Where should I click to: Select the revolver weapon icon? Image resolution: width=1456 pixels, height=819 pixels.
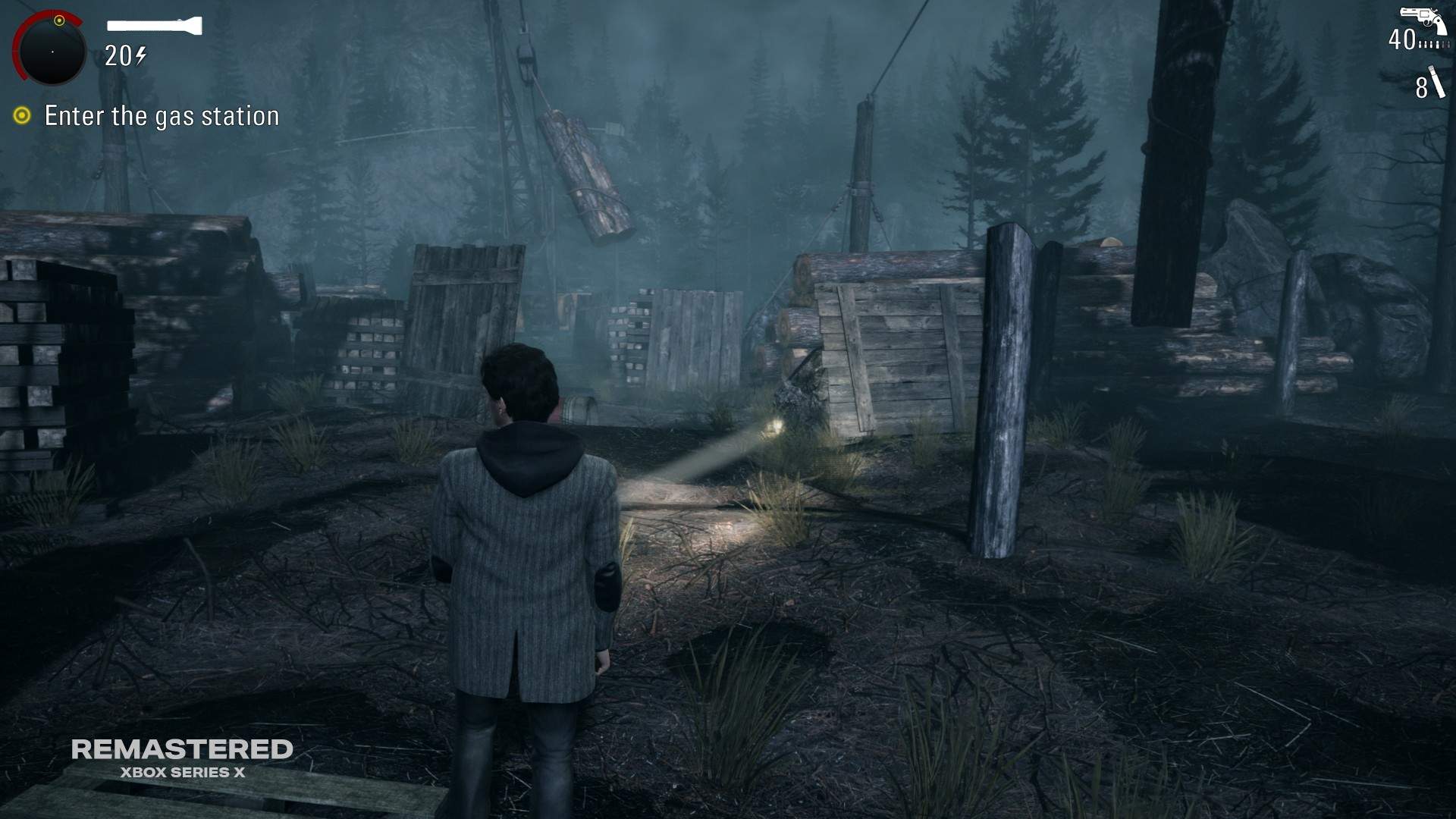click(x=1423, y=20)
